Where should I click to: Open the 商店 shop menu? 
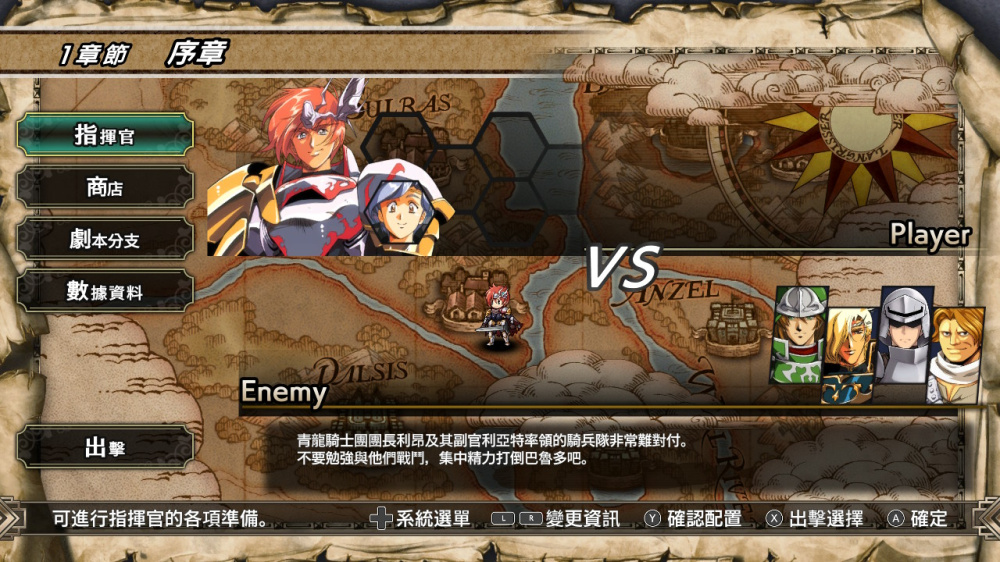point(105,187)
